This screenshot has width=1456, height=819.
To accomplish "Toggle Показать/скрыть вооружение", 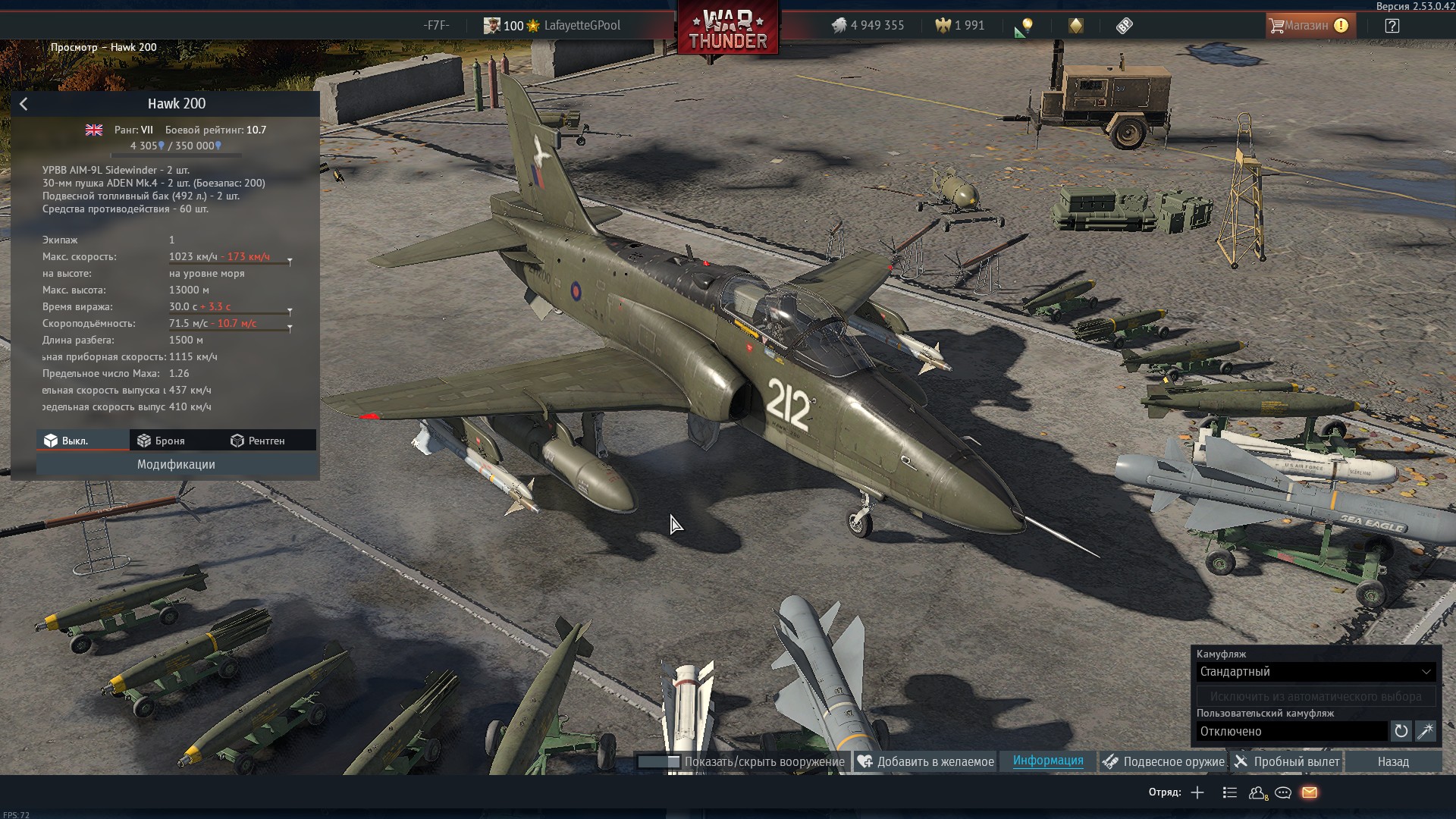I will pyautogui.click(x=741, y=761).
